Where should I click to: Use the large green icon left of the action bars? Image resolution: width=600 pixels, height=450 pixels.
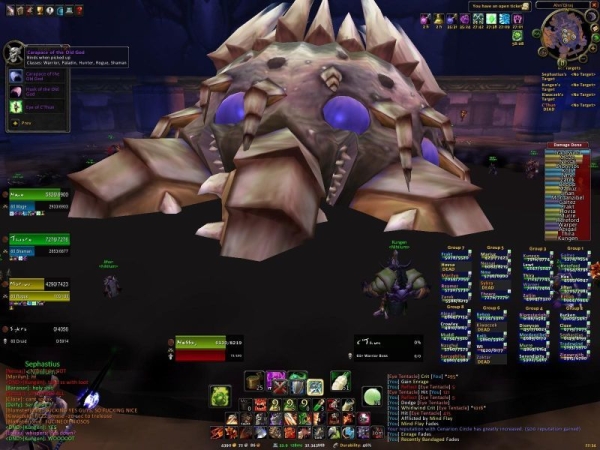click(219, 396)
